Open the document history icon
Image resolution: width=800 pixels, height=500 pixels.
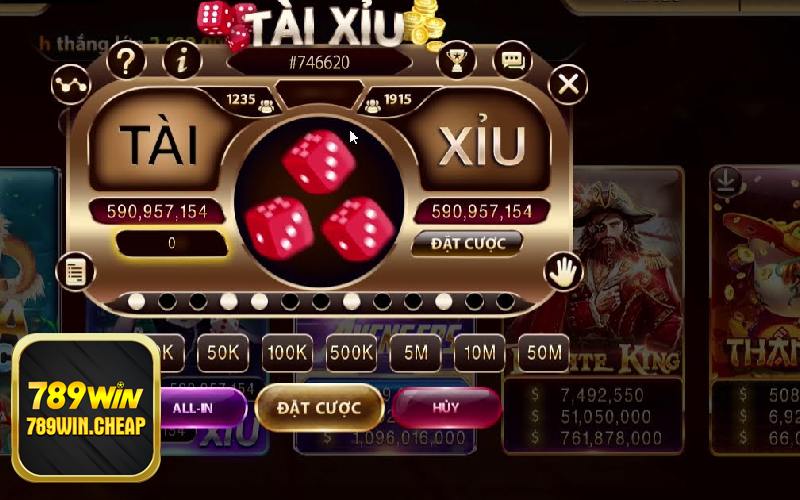[x=75, y=269]
